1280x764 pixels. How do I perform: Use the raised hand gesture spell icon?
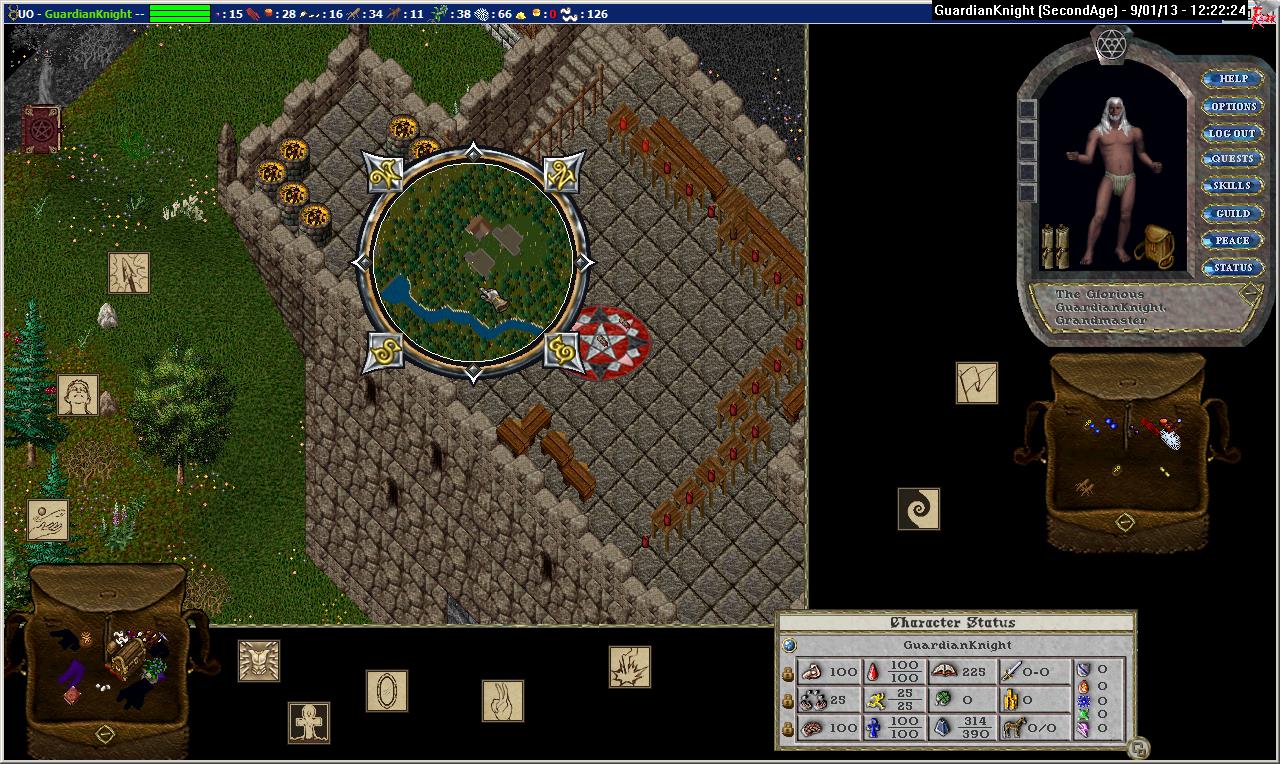pos(503,701)
